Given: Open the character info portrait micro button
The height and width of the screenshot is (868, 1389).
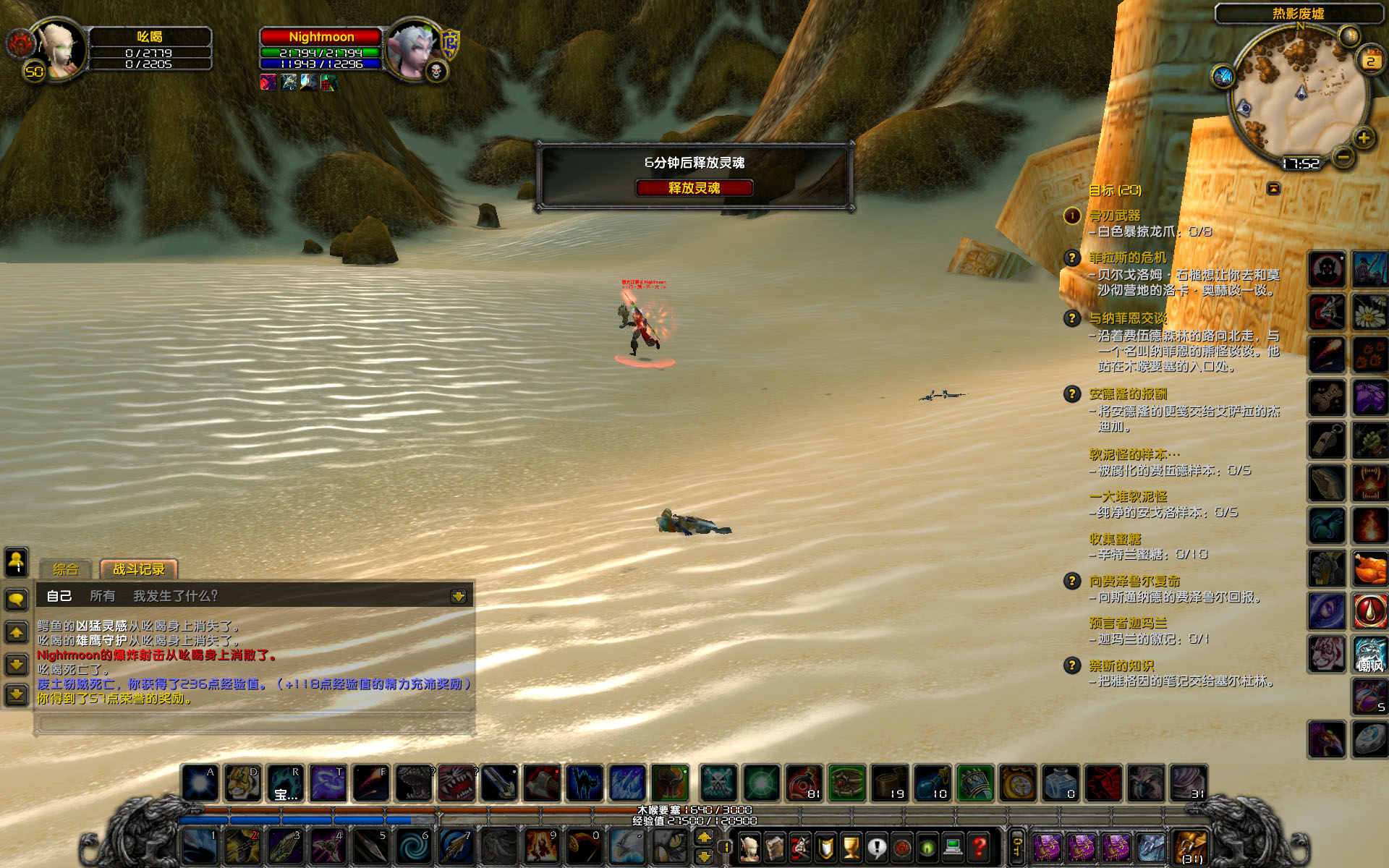Looking at the screenshot, I should (750, 846).
